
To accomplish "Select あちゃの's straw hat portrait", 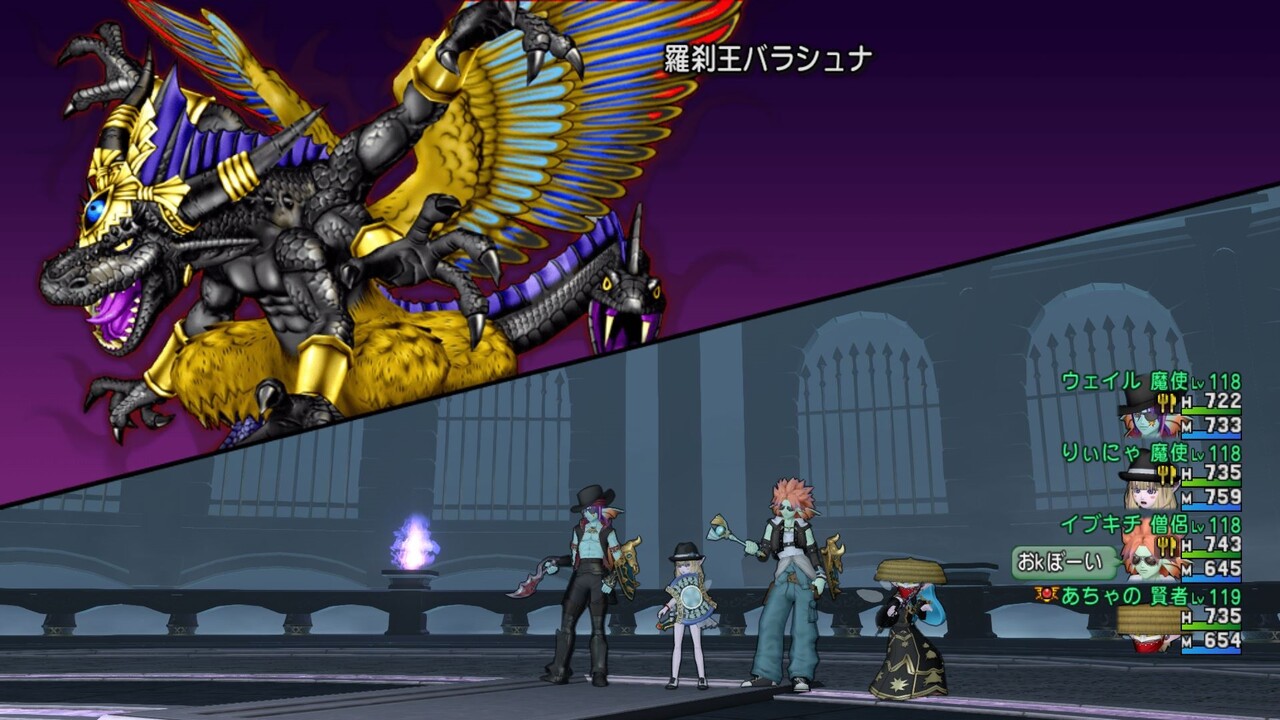I will coord(1146,618).
